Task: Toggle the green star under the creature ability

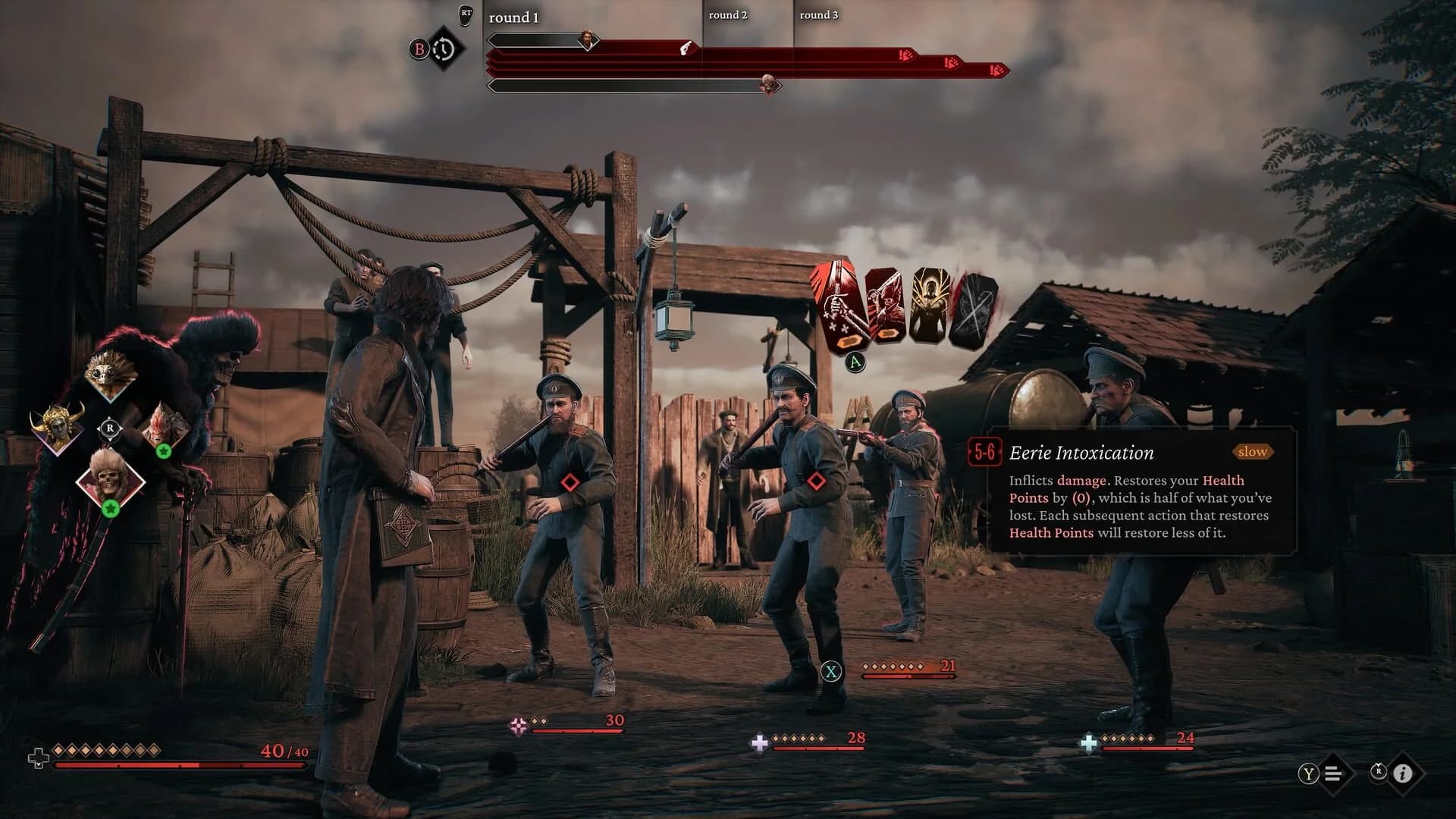Action: click(163, 450)
